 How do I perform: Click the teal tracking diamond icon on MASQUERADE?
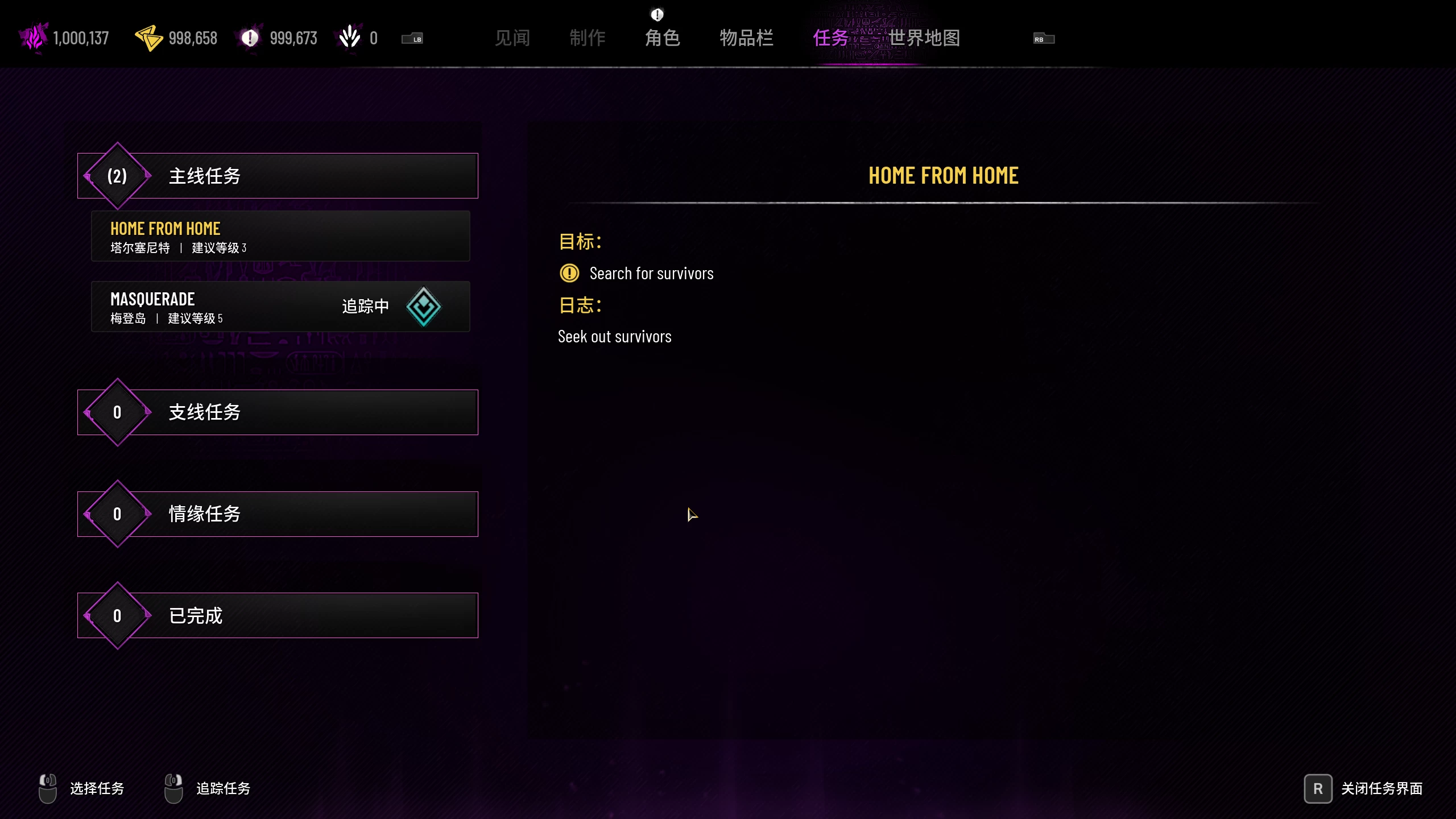click(x=423, y=307)
